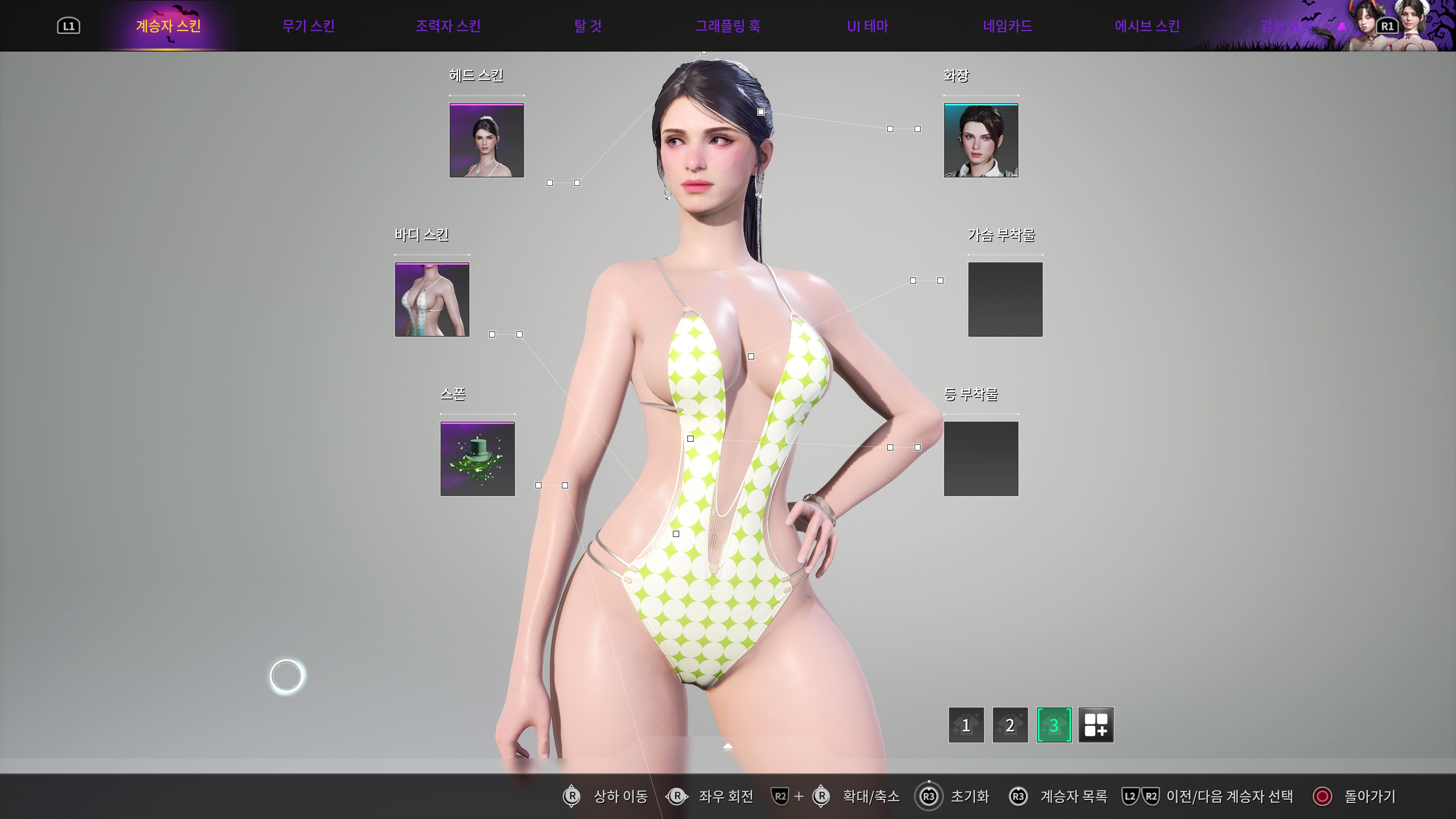This screenshot has height=819, width=1456.
Task: Switch to the 네임카드 tab
Action: (x=1008, y=25)
